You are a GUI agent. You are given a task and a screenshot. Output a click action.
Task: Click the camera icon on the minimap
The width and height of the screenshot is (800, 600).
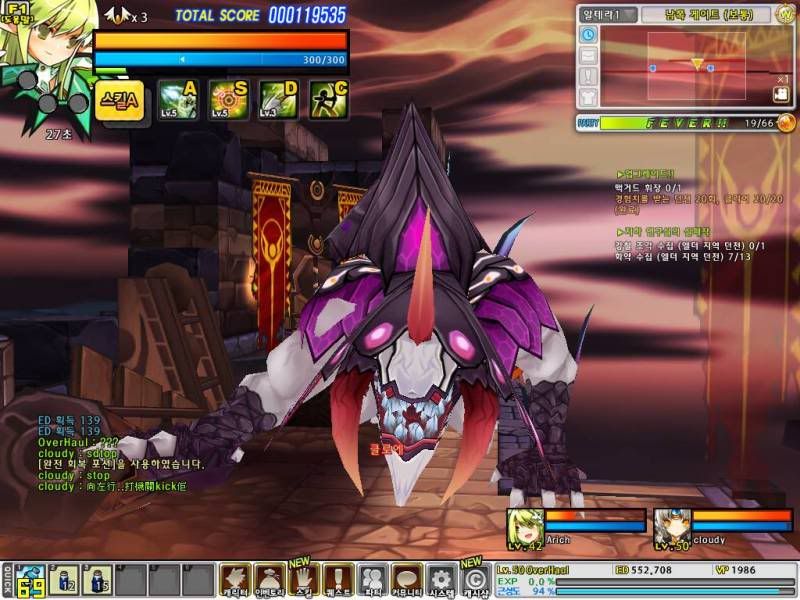point(781,94)
